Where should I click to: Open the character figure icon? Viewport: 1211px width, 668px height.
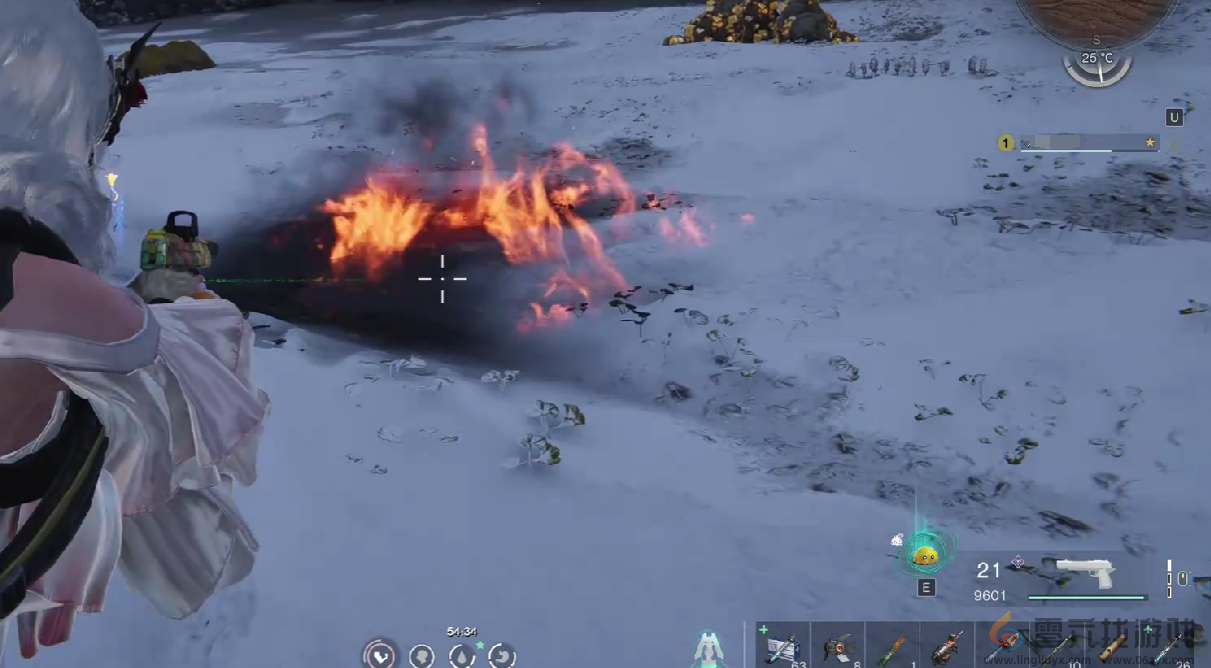(x=709, y=650)
